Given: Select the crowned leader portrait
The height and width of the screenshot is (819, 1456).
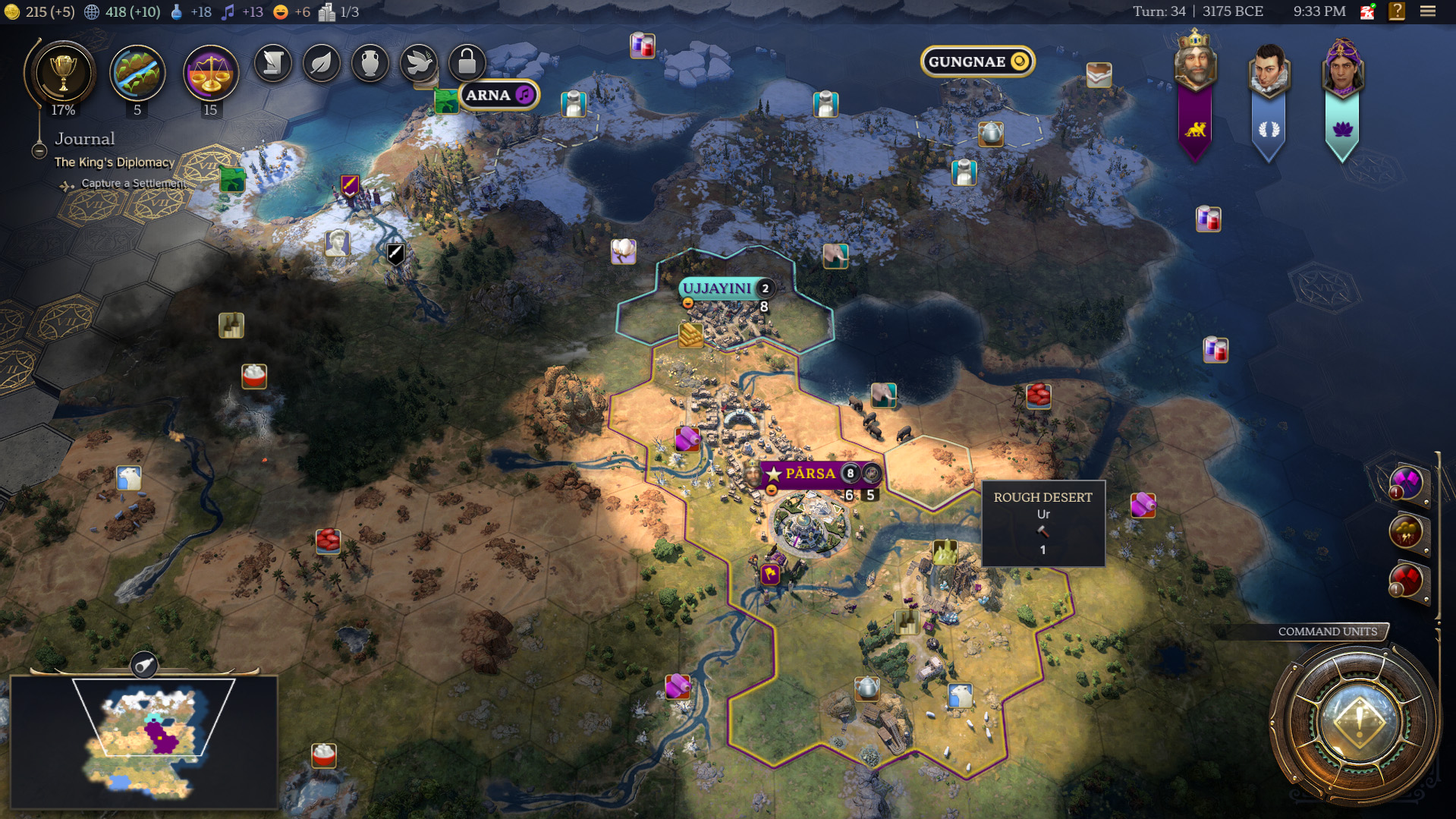Looking at the screenshot, I should (1195, 65).
